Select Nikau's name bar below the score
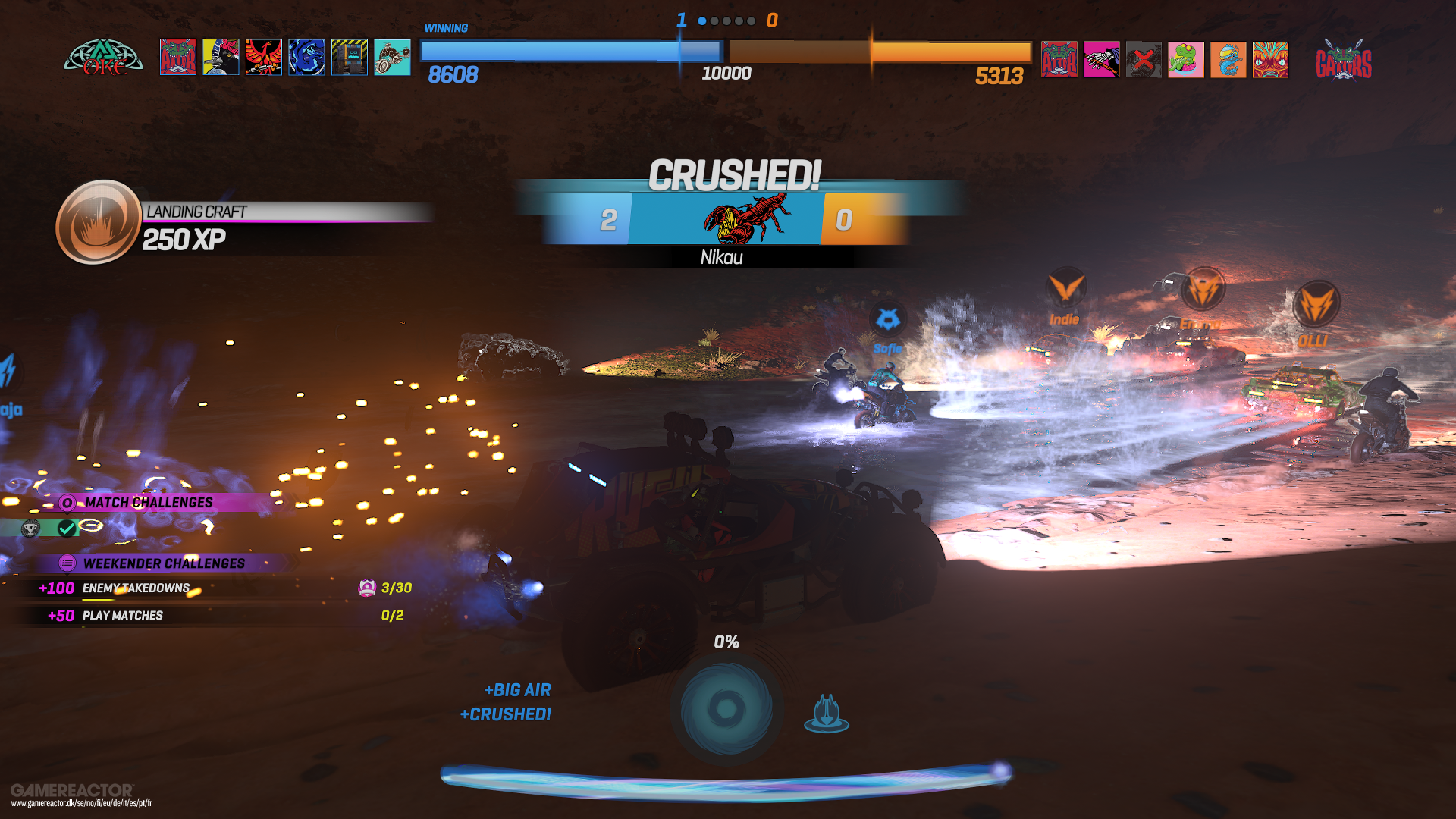Image resolution: width=1456 pixels, height=819 pixels. click(721, 258)
